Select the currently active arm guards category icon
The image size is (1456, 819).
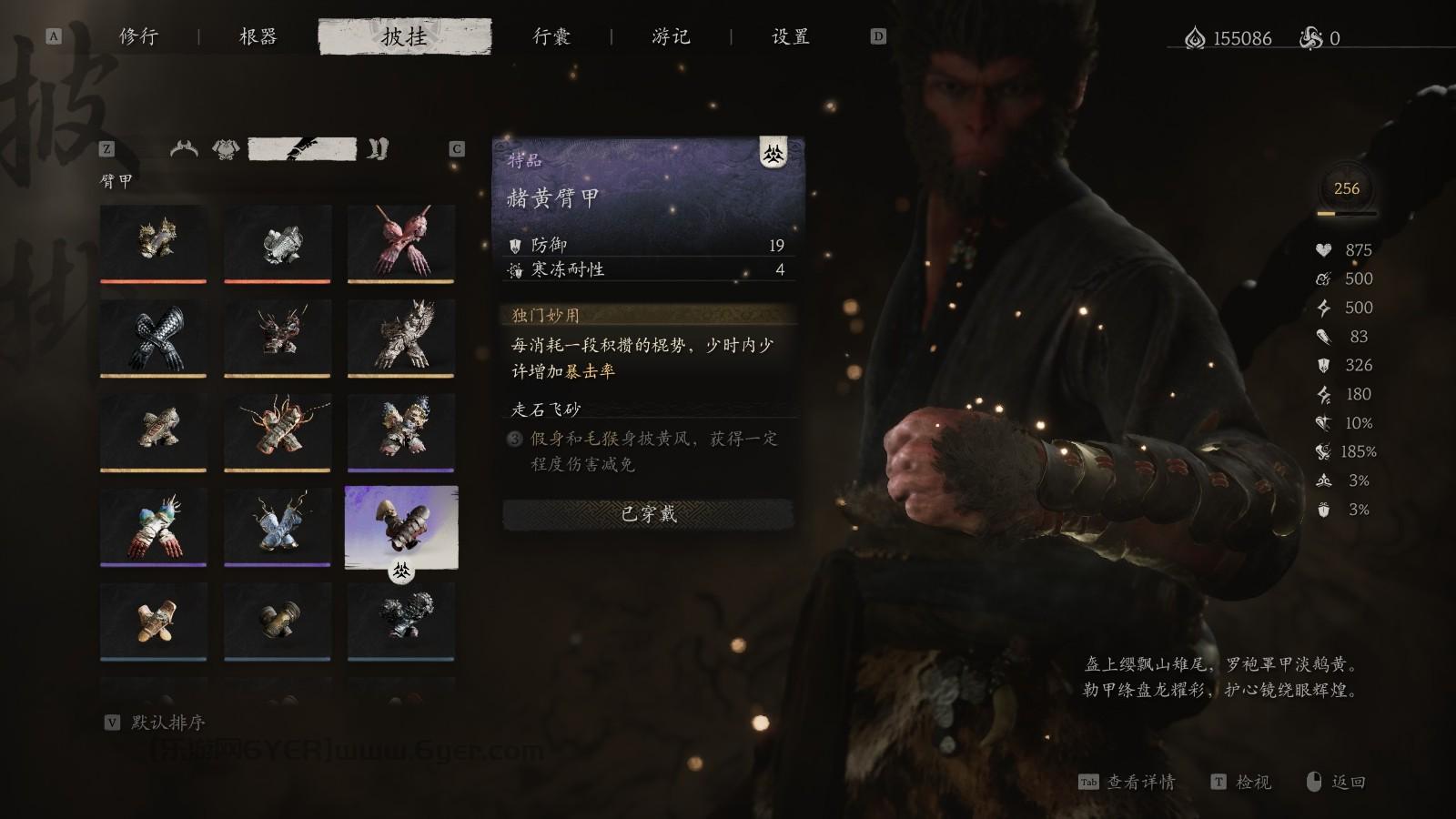click(300, 148)
